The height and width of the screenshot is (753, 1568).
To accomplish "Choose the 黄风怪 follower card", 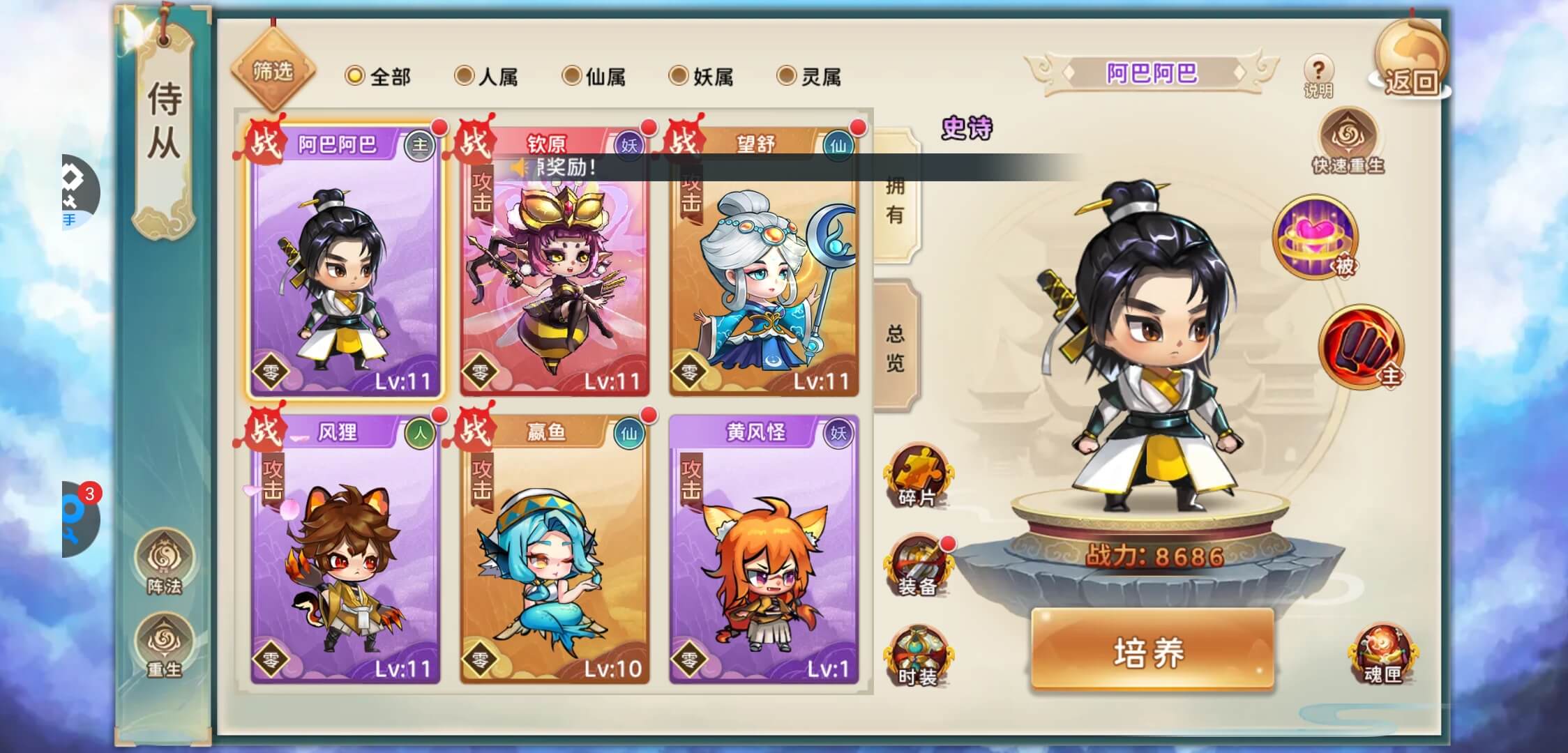I will (x=764, y=551).
